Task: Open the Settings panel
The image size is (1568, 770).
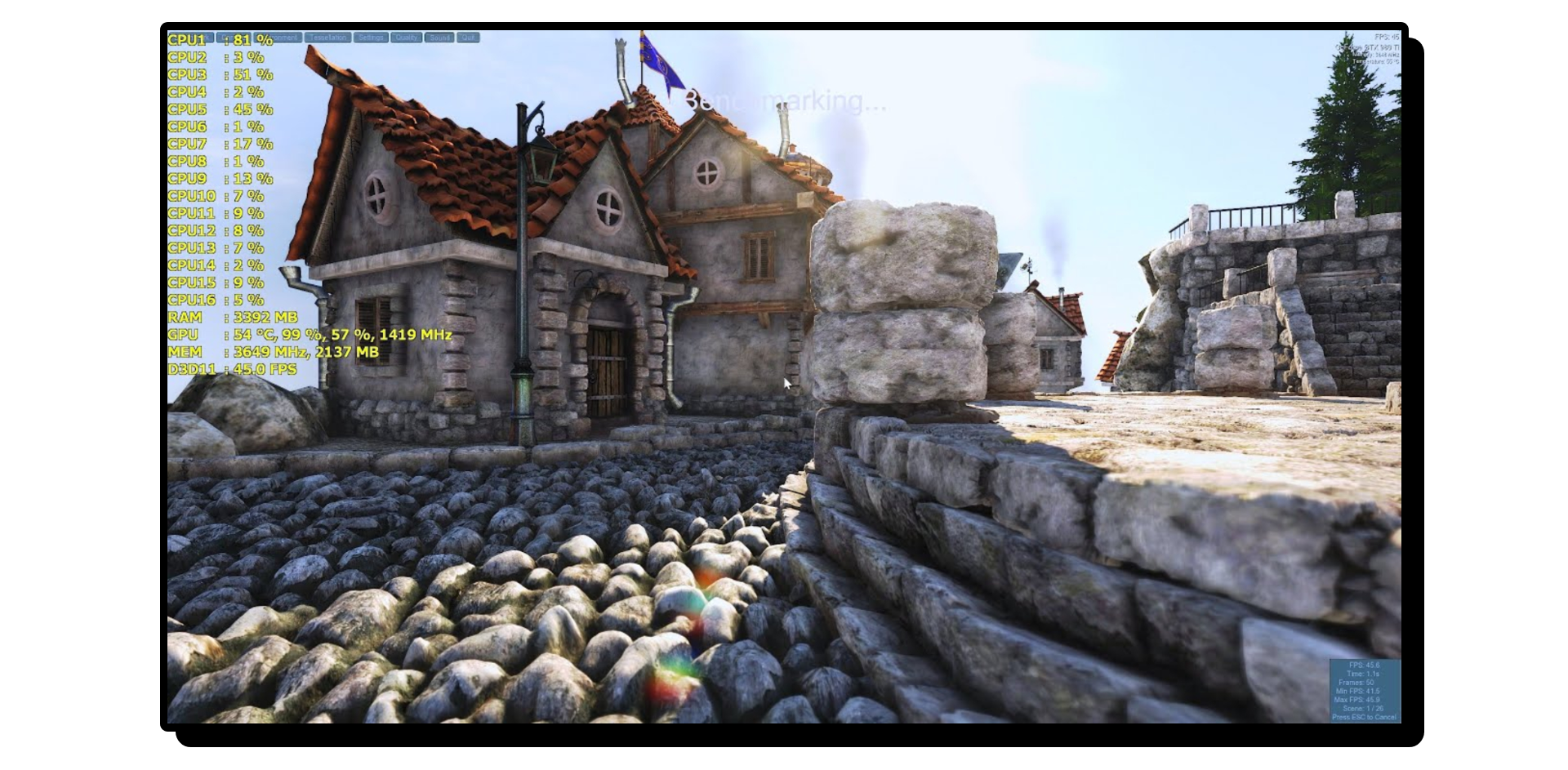Action: click(x=371, y=38)
